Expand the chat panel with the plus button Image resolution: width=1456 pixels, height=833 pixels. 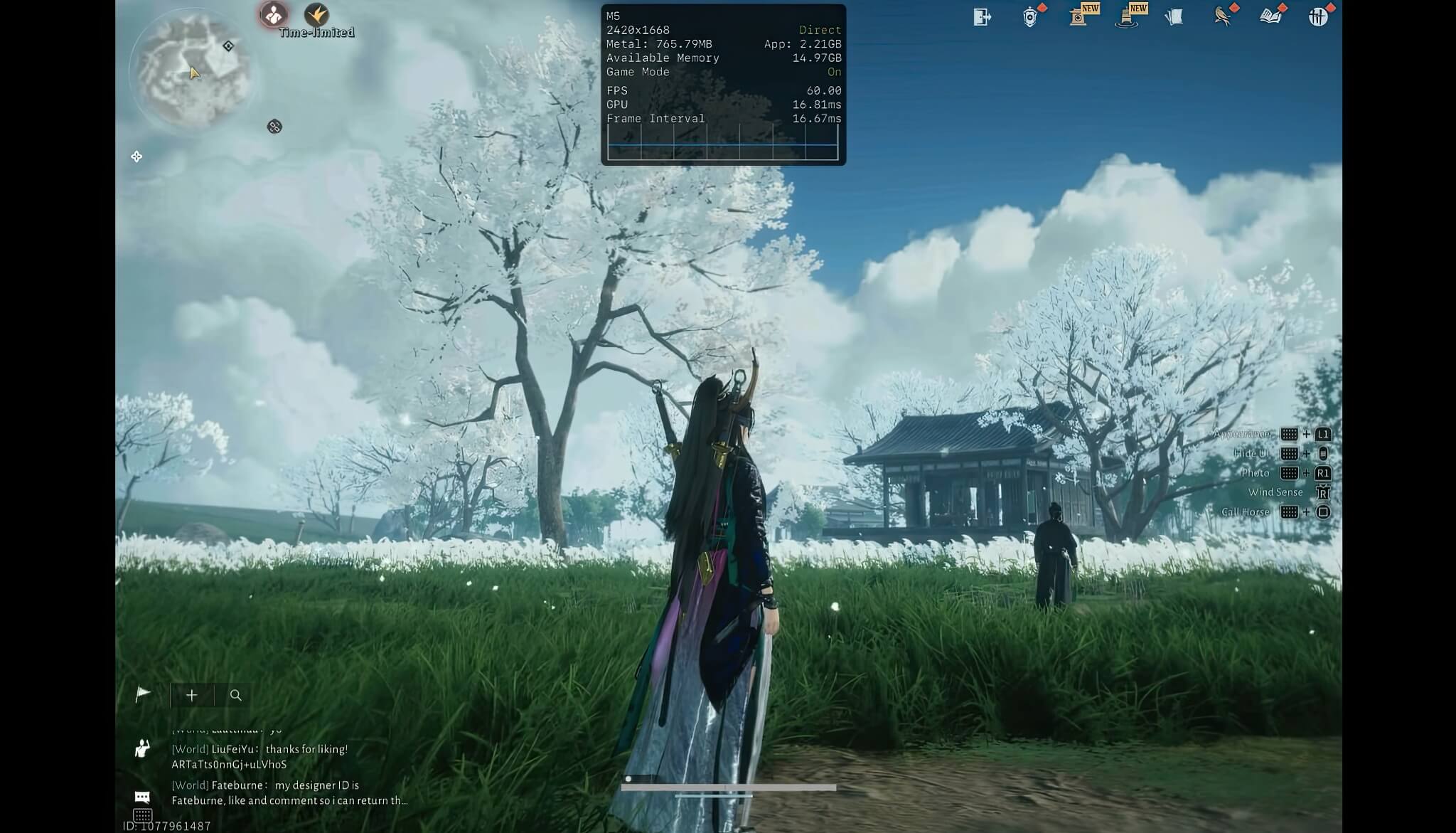coord(192,695)
